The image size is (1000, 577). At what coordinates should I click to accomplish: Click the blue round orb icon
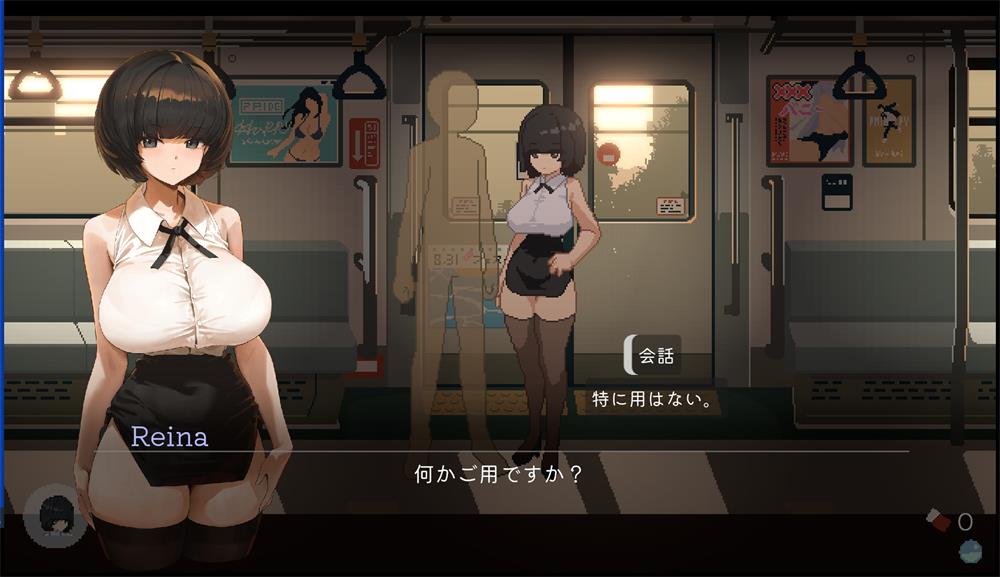point(969,551)
